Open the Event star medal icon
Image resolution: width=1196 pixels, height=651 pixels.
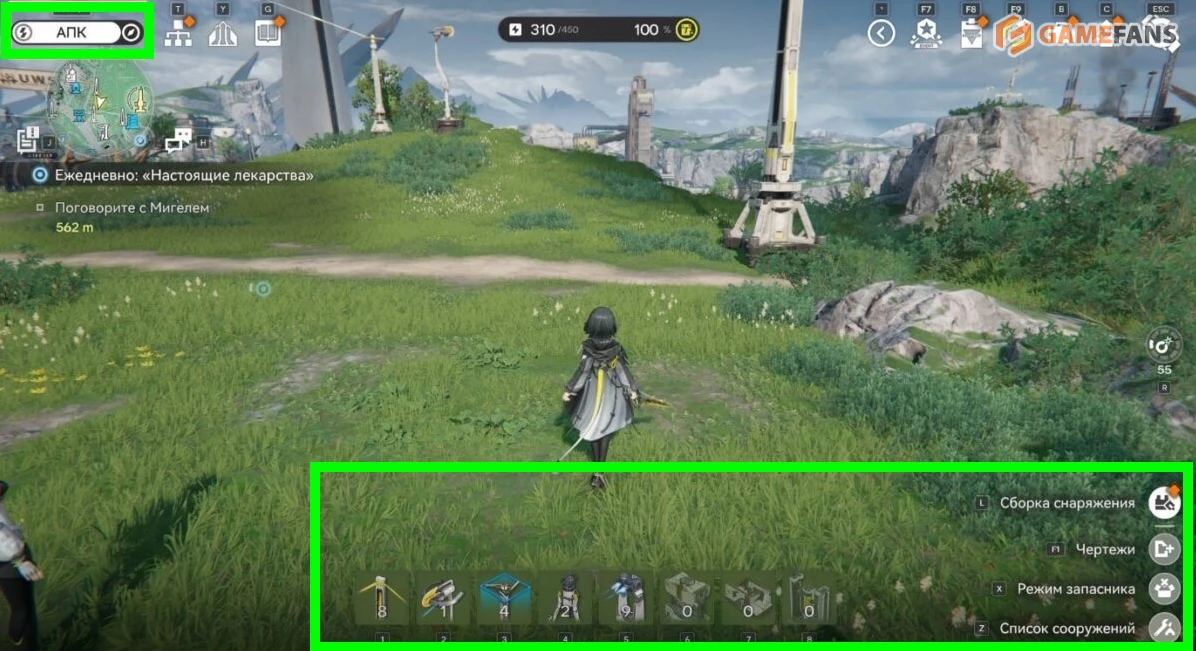pos(926,34)
